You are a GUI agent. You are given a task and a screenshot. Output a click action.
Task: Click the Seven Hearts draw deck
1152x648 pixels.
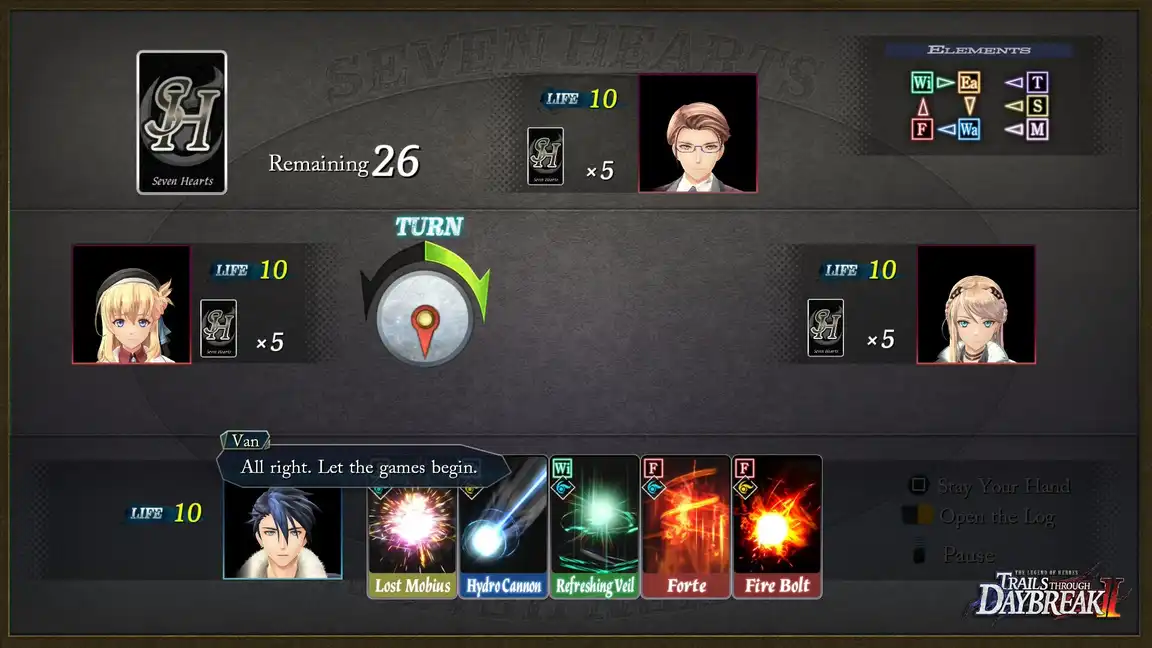[182, 122]
